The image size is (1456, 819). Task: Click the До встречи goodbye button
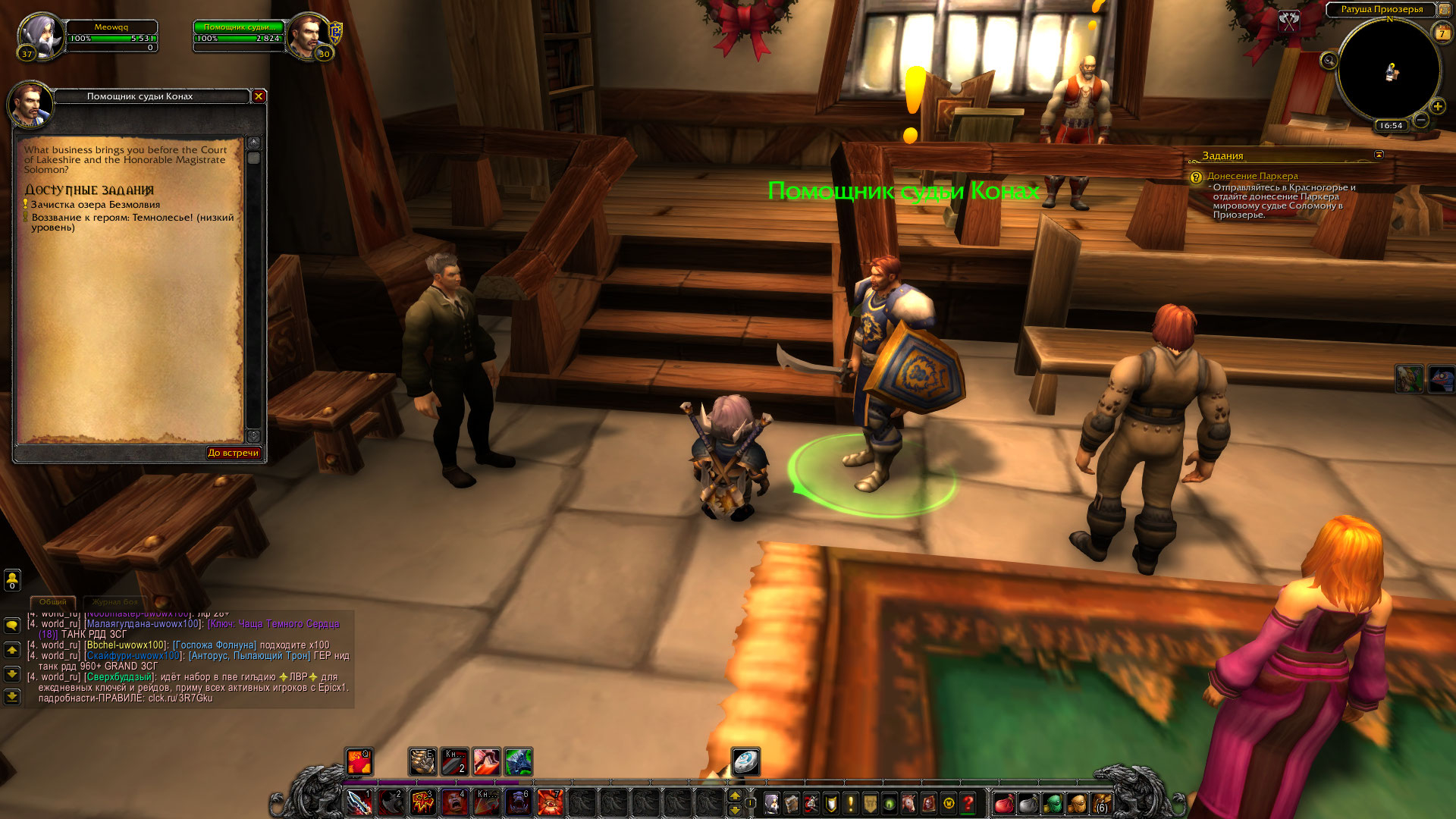coord(234,453)
